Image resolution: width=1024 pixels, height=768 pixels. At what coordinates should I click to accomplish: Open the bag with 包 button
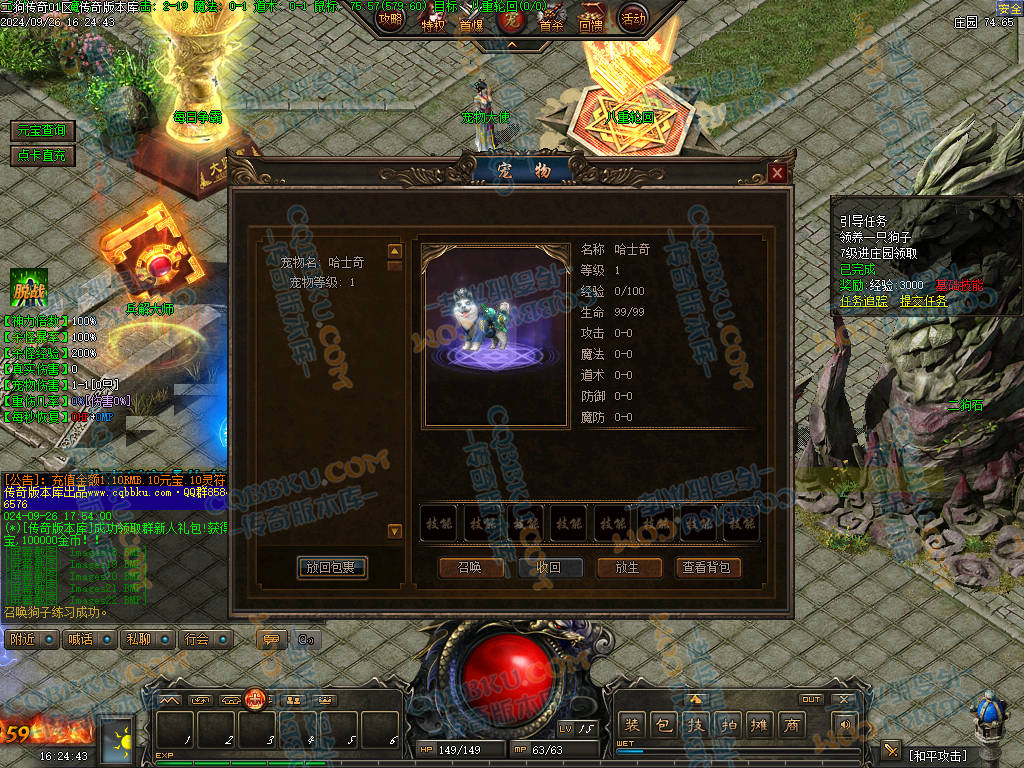pos(664,725)
